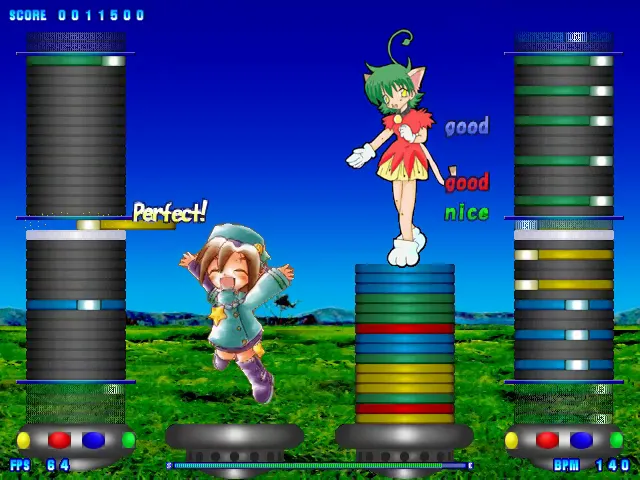Screen dimensions: 640x480
Task: Activate the green button on player one's console
Action: 128,439
